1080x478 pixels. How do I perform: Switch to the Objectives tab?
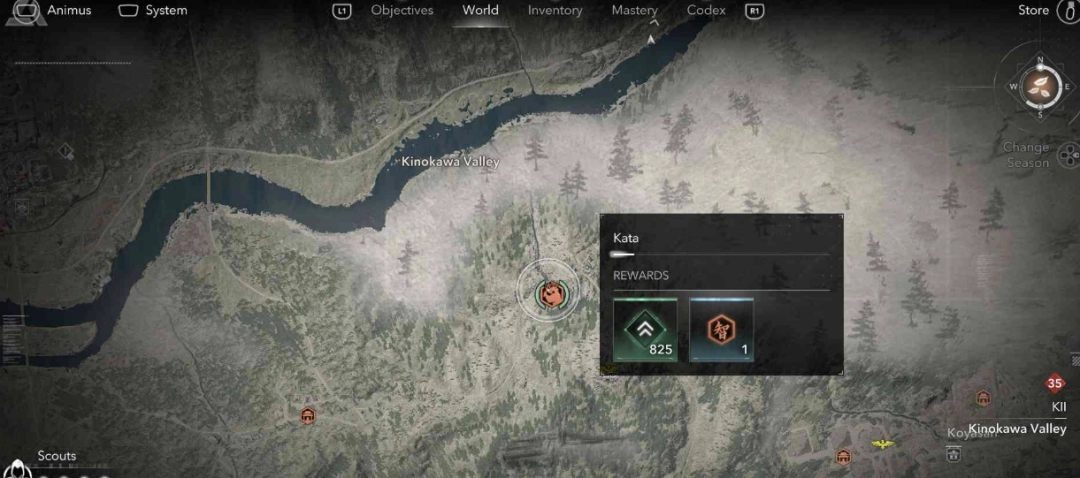pyautogui.click(x=402, y=11)
